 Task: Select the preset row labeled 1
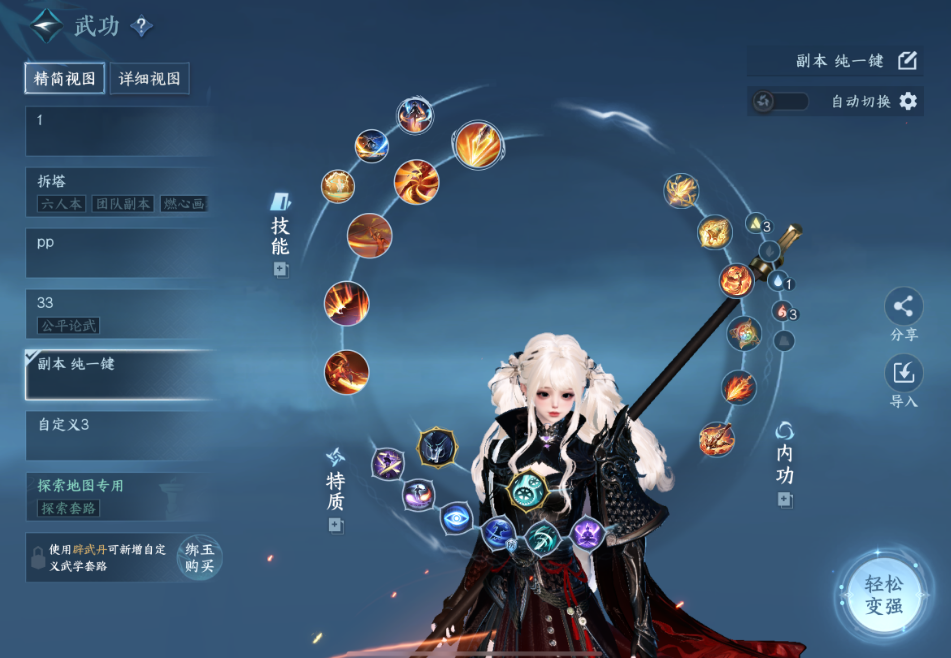coord(120,131)
